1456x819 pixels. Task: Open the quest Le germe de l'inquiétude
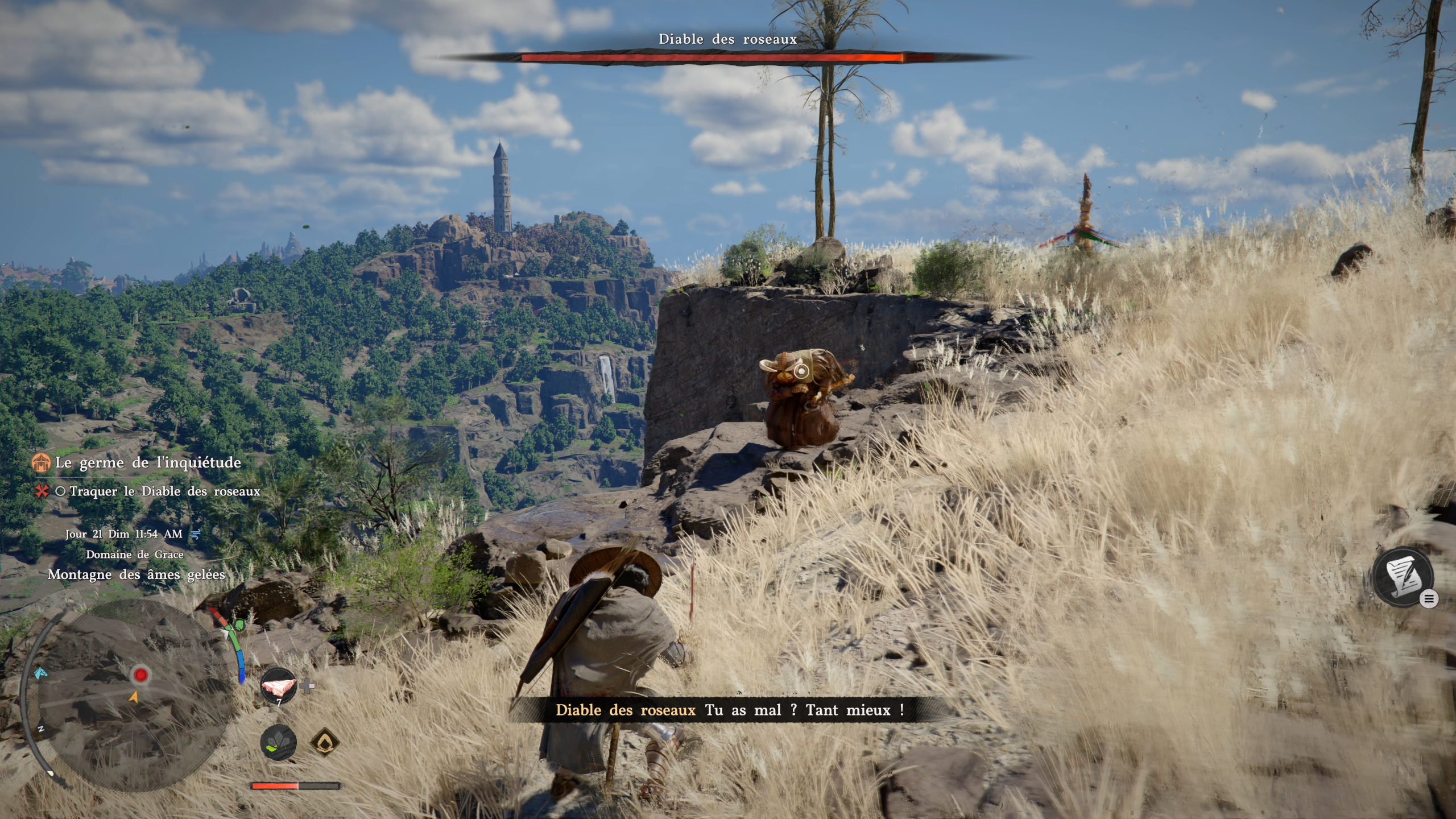pyautogui.click(x=148, y=462)
